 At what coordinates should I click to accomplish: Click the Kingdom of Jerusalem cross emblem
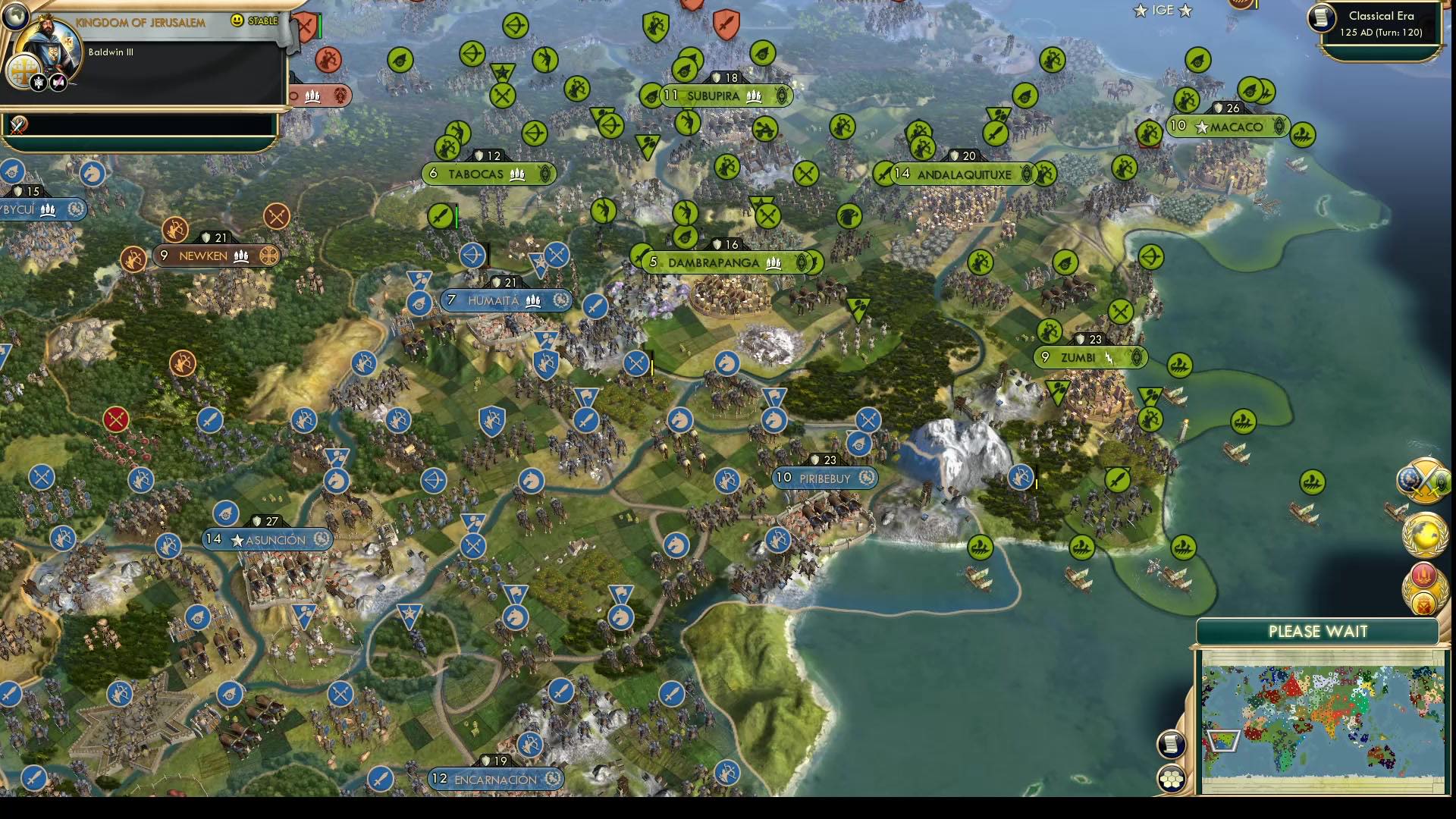tap(21, 70)
